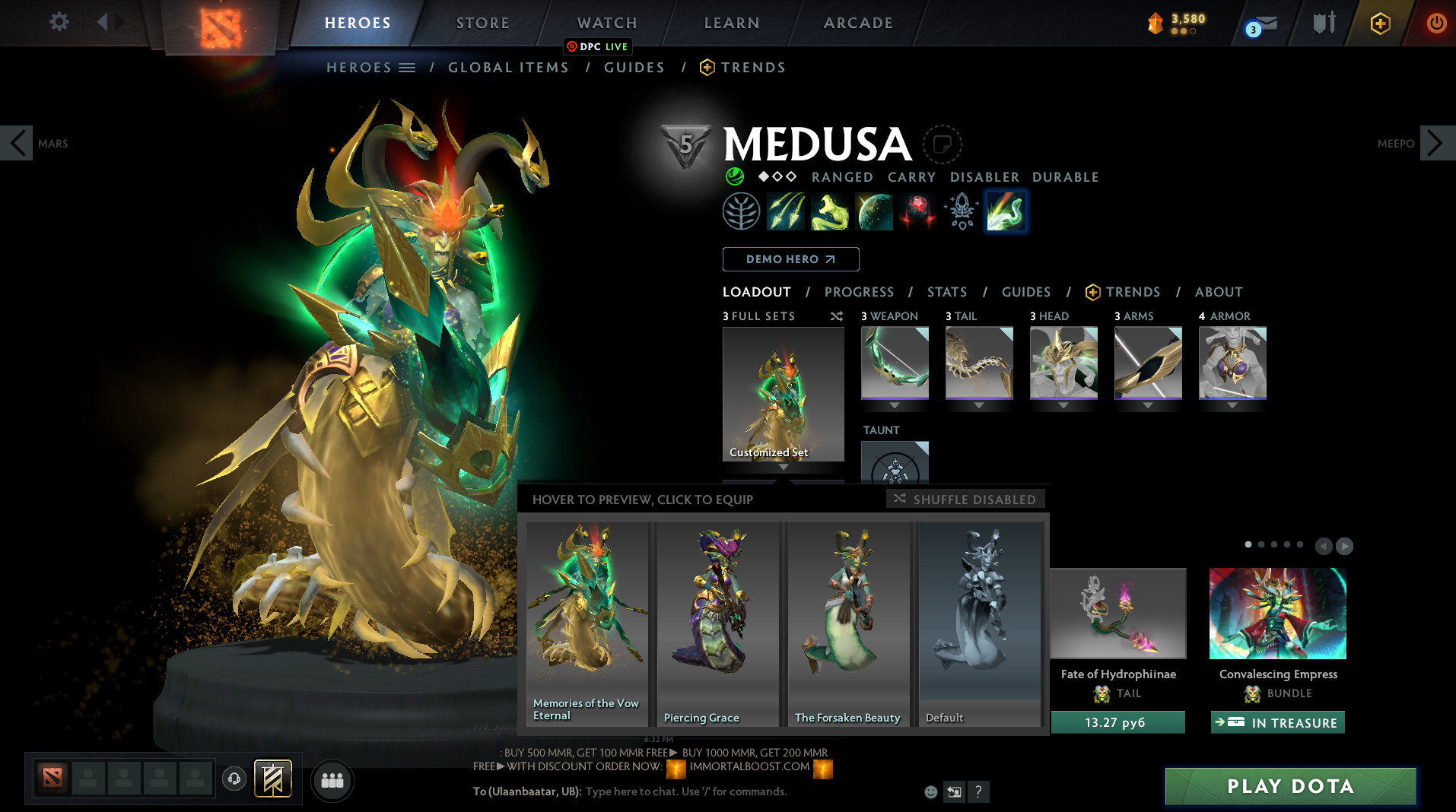Open the Aghanim's Scepter upgrade icon
Screen dimensions: 1456x812
pyautogui.click(x=961, y=211)
